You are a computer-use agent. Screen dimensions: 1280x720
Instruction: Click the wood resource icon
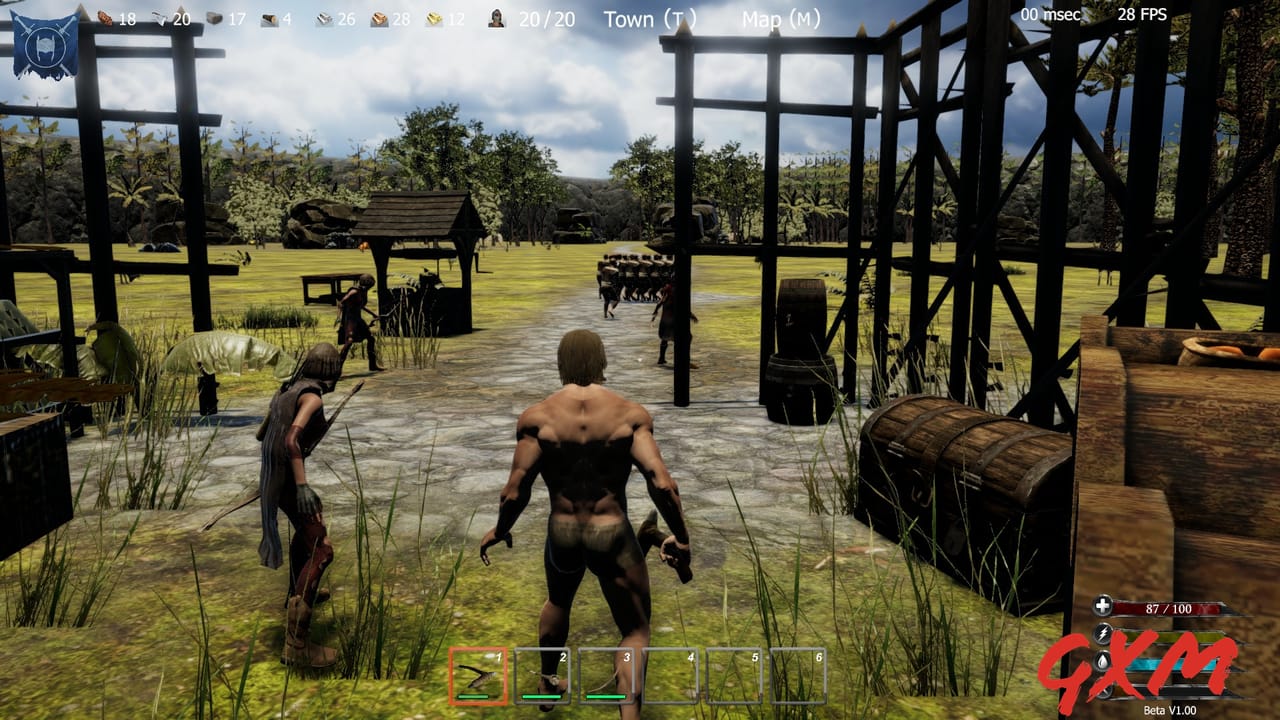(103, 18)
